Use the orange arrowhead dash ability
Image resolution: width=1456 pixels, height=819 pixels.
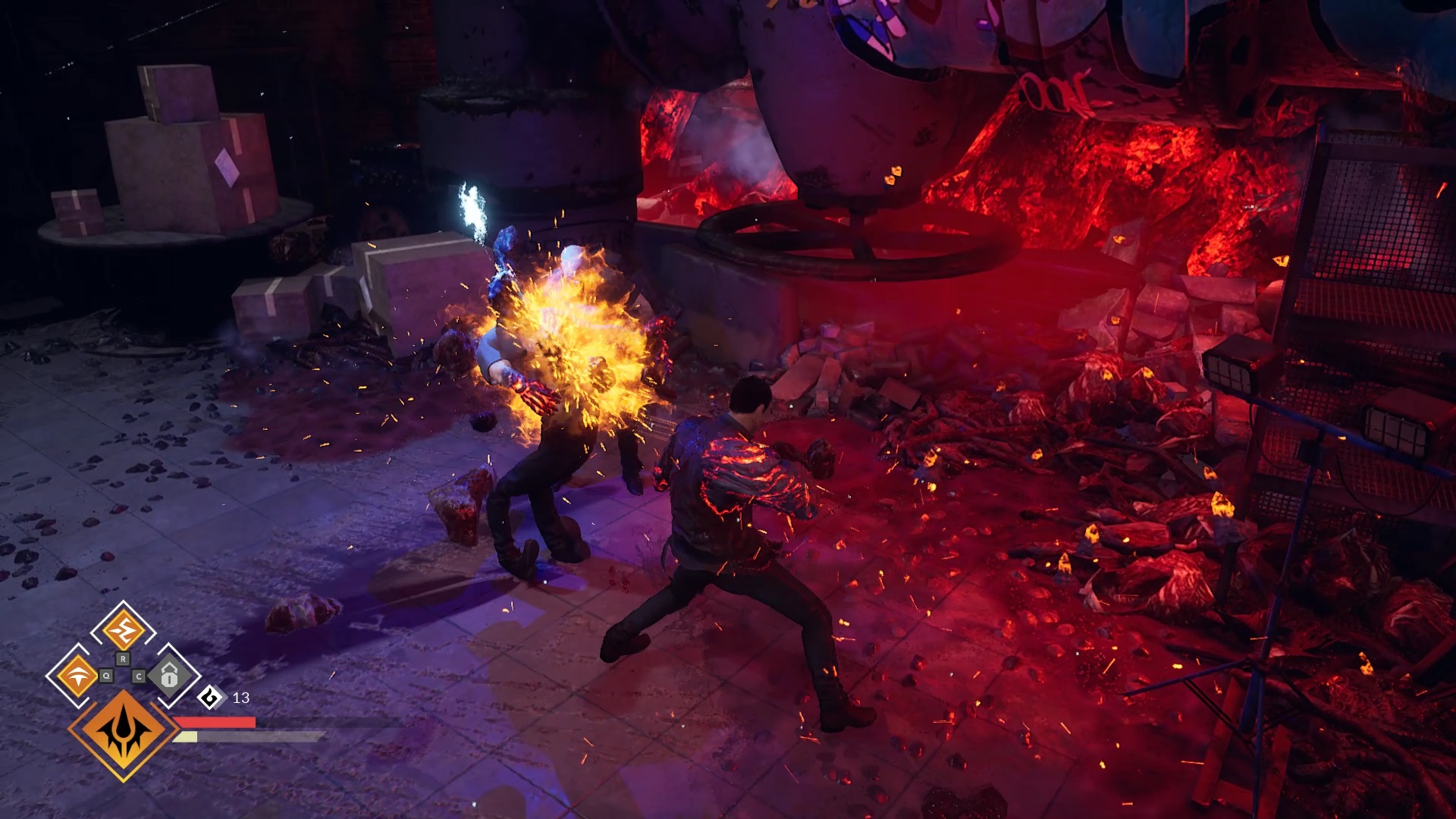point(77,675)
